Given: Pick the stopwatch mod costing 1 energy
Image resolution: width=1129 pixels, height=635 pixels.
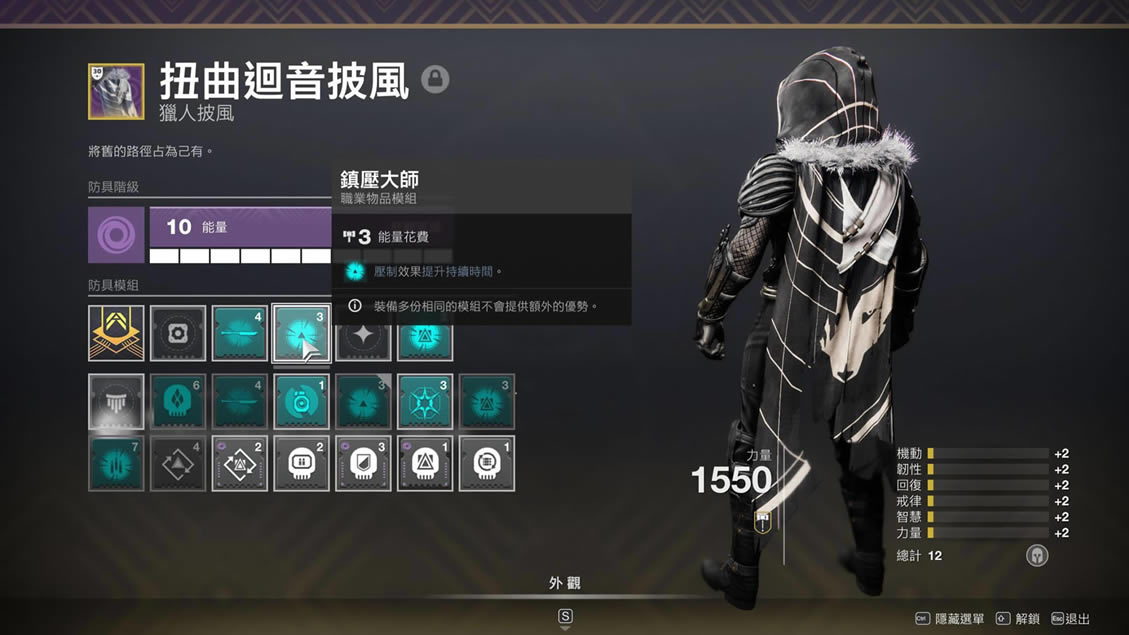Looking at the screenshot, I should (x=301, y=401).
